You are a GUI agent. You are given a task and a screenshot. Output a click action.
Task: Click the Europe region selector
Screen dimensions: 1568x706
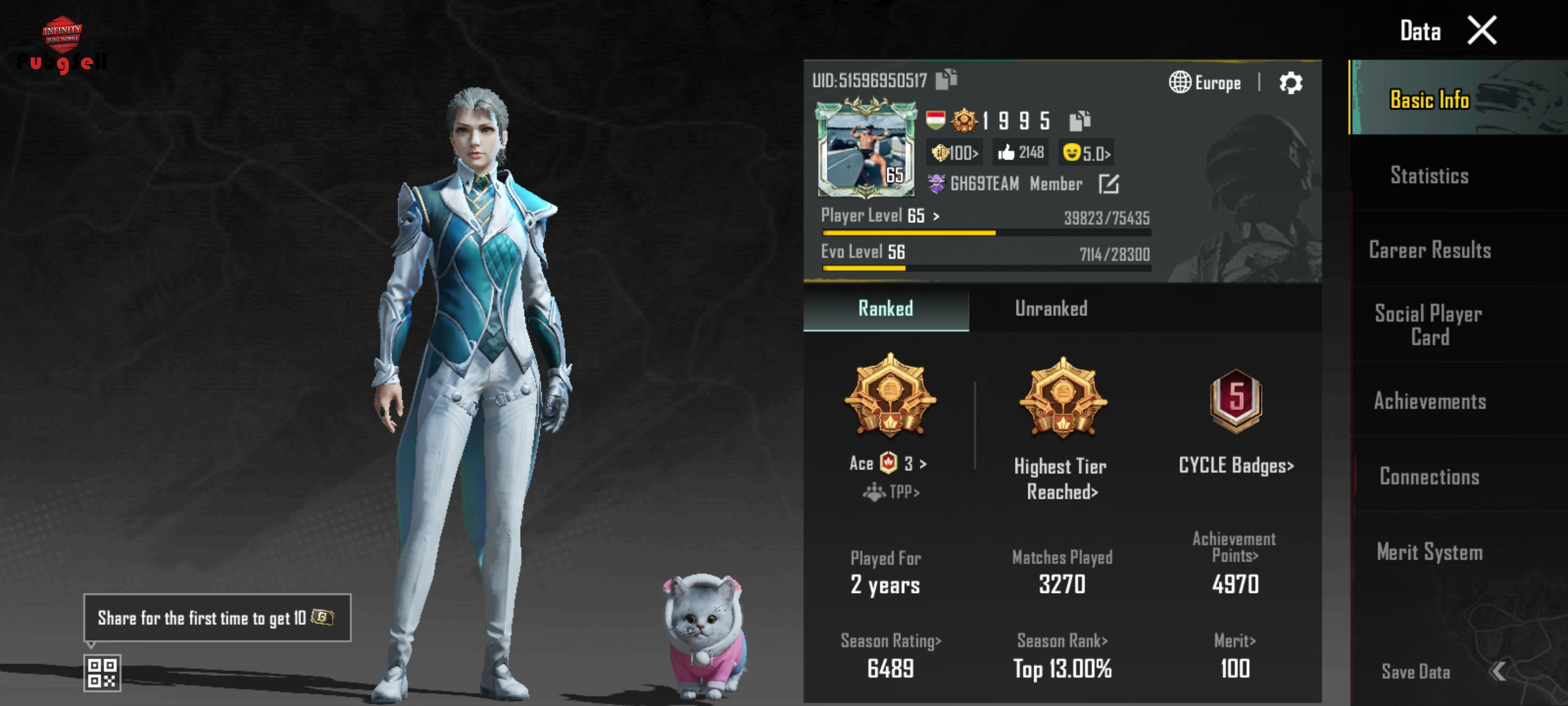coord(1205,83)
